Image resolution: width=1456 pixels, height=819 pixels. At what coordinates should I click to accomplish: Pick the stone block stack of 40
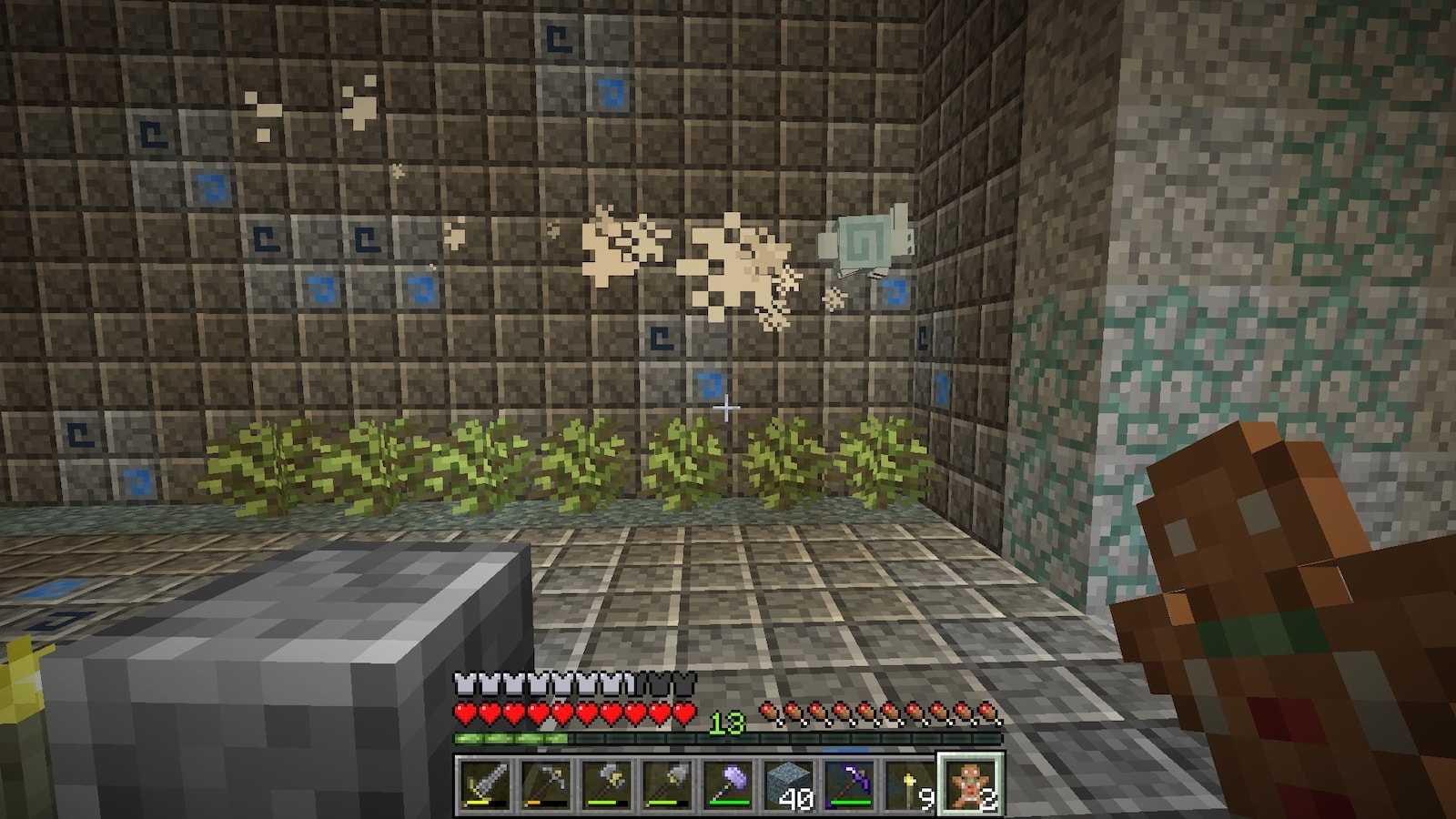click(x=789, y=783)
